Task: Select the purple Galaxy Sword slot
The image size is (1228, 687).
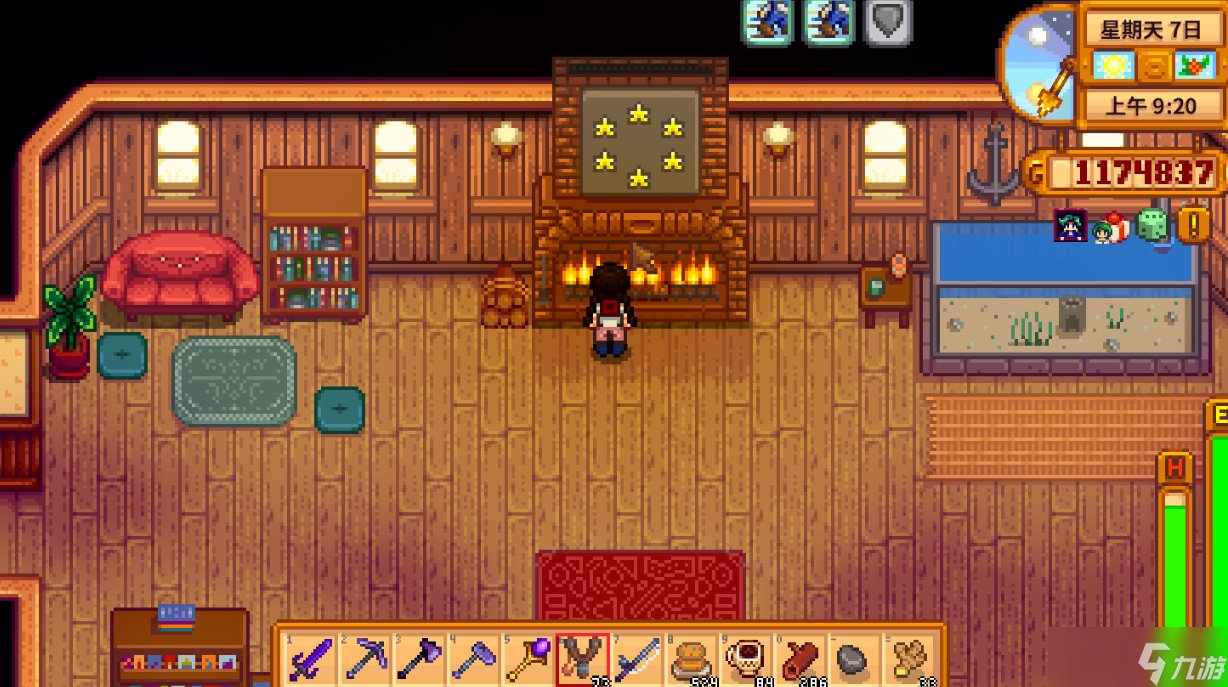Action: pos(308,659)
